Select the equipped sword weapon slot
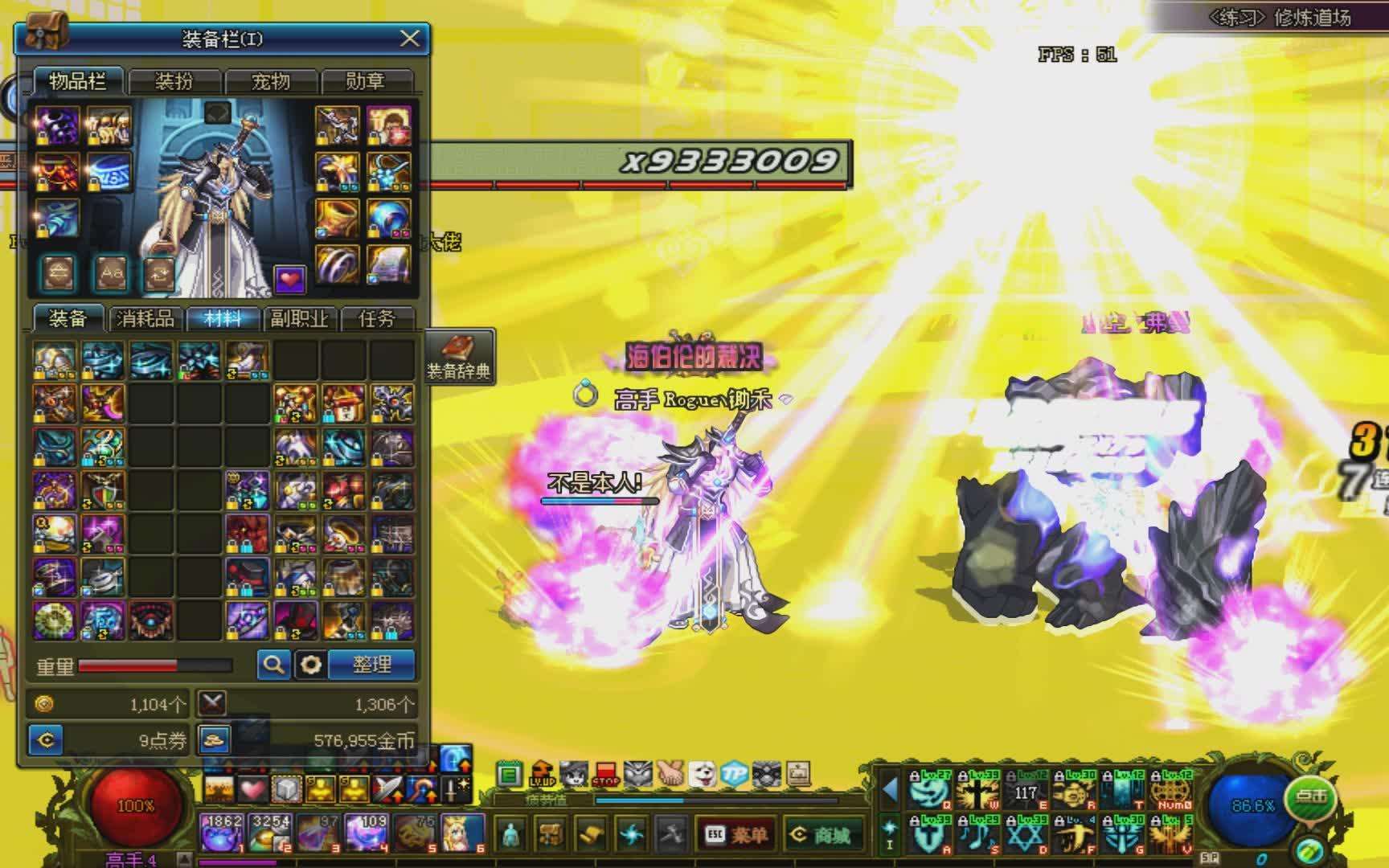The width and height of the screenshot is (1389, 868). pos(337,125)
